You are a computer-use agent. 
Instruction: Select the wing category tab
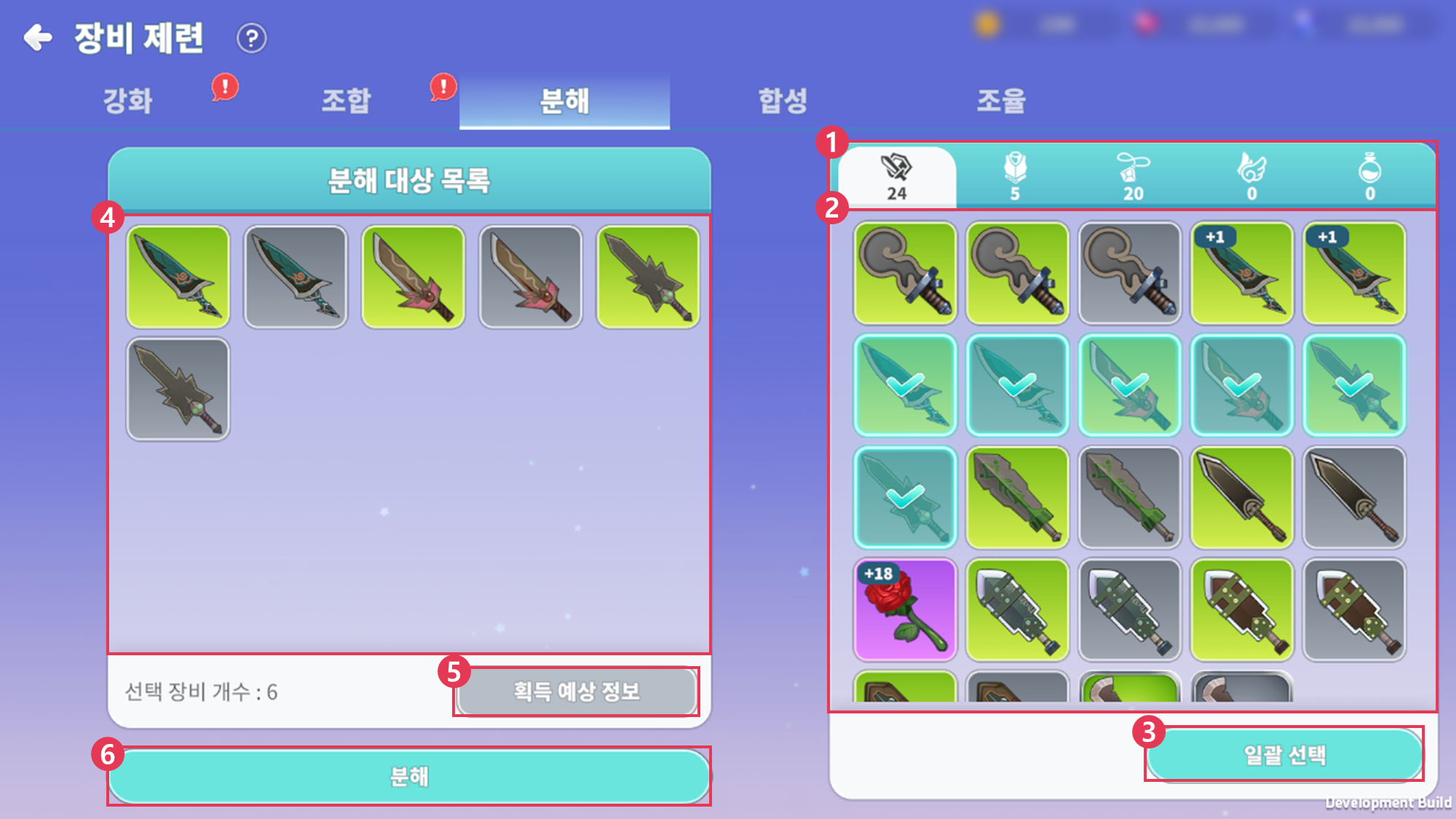tap(1252, 177)
